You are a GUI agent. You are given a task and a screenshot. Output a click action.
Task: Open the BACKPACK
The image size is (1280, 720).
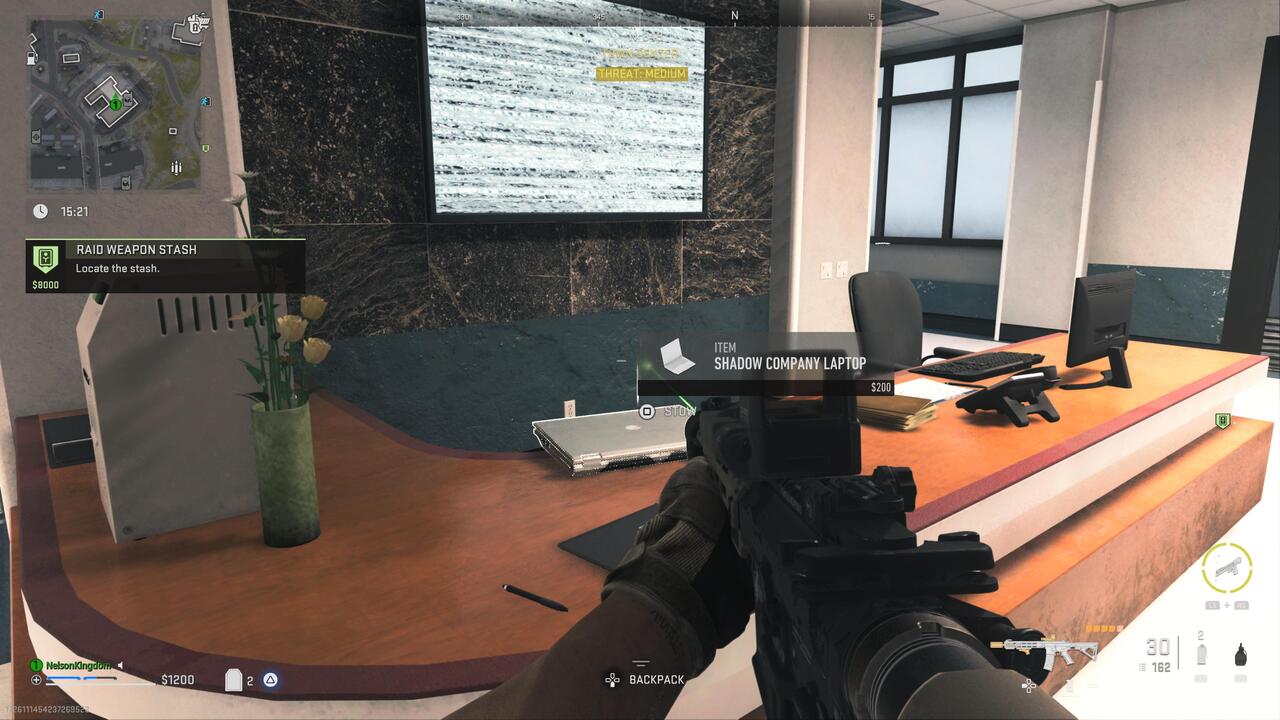click(655, 680)
